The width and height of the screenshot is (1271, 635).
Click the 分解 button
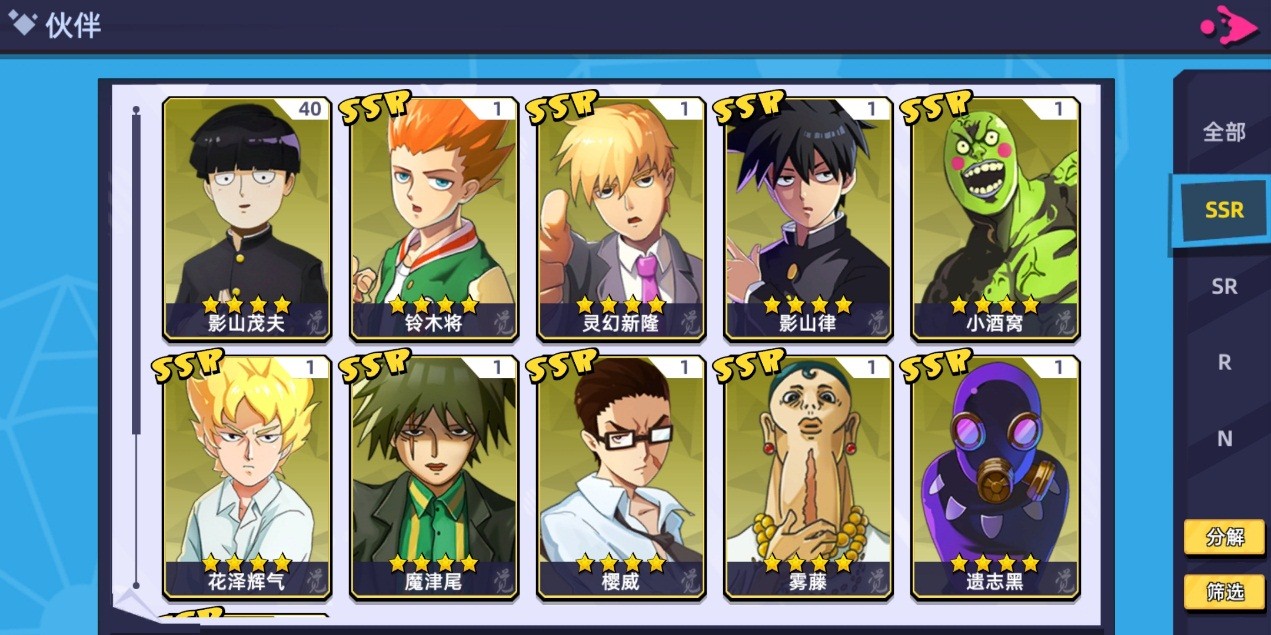(1224, 537)
